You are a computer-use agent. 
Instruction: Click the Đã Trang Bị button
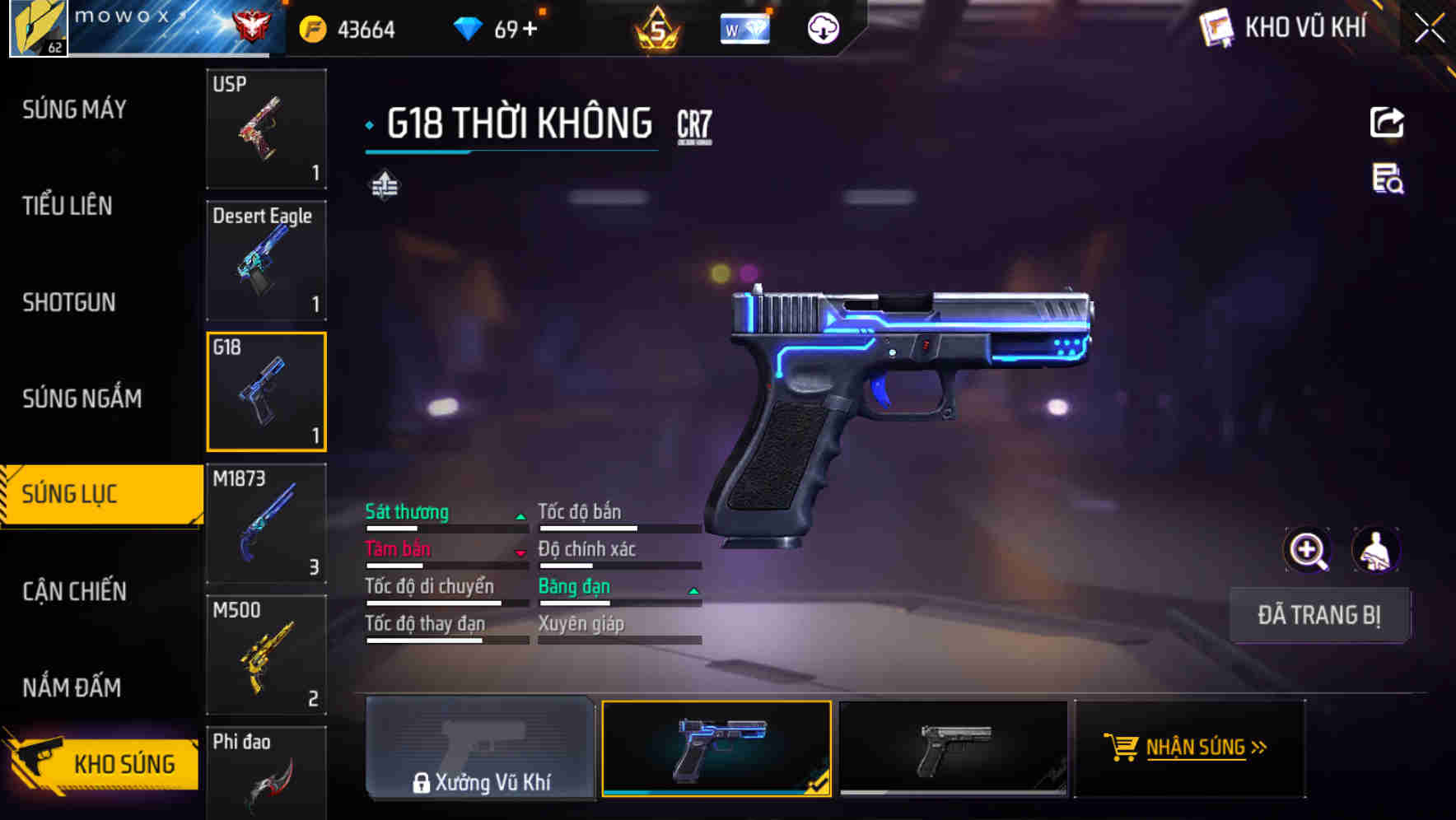(x=1319, y=615)
